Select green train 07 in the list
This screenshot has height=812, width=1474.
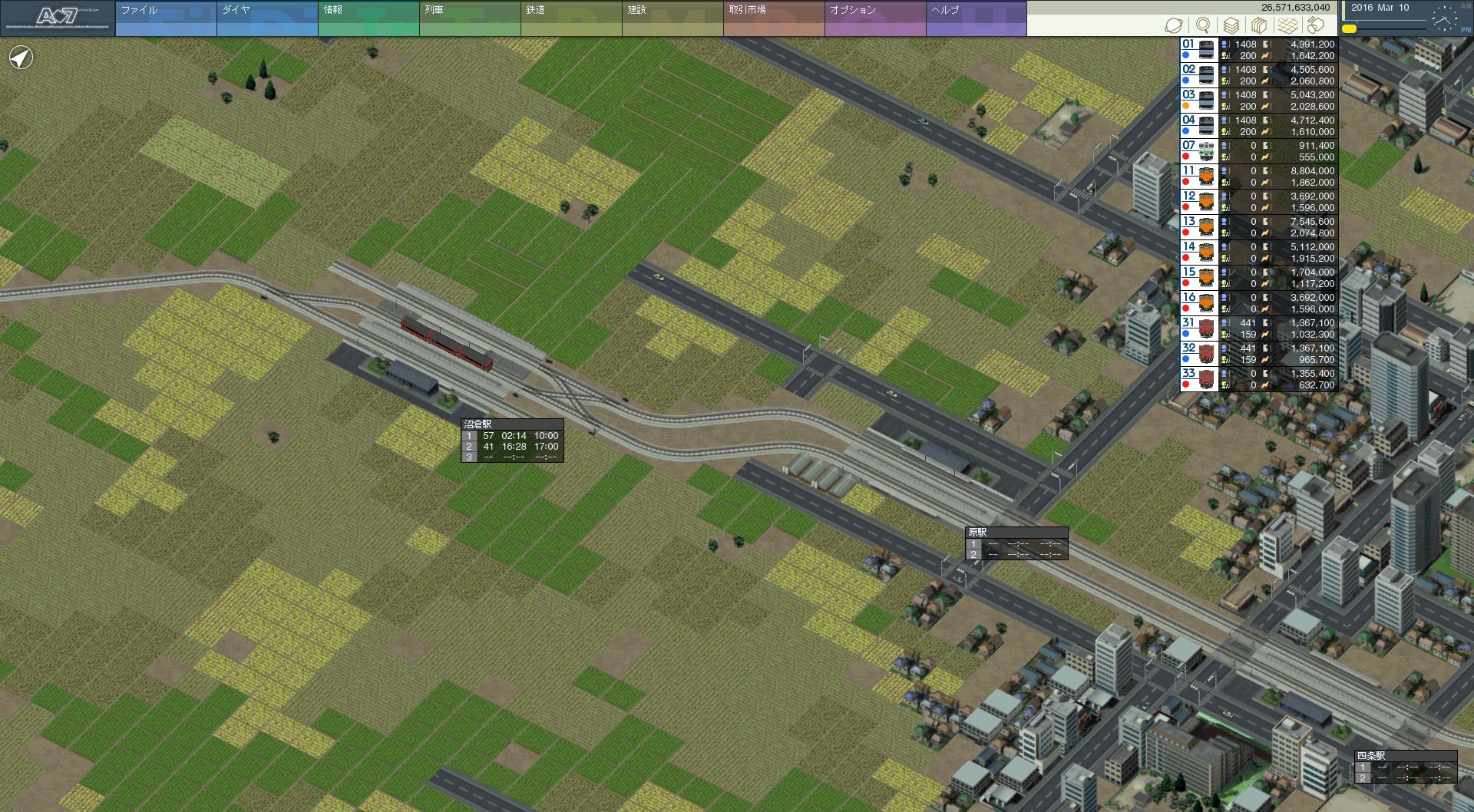1259,151
